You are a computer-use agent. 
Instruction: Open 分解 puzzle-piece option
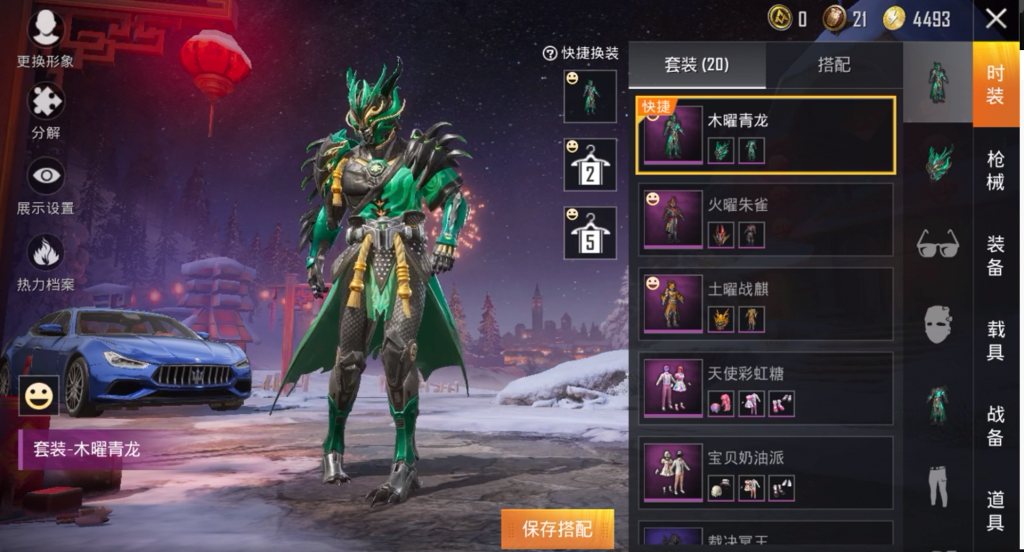tap(45, 108)
